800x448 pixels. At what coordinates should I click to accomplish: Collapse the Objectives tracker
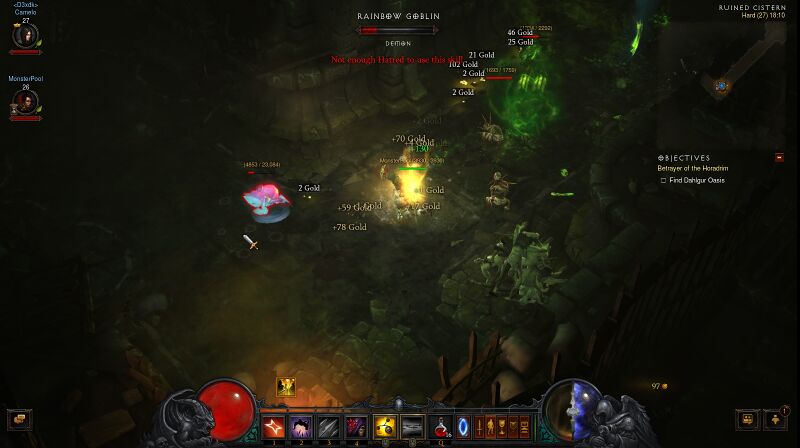[x=779, y=157]
